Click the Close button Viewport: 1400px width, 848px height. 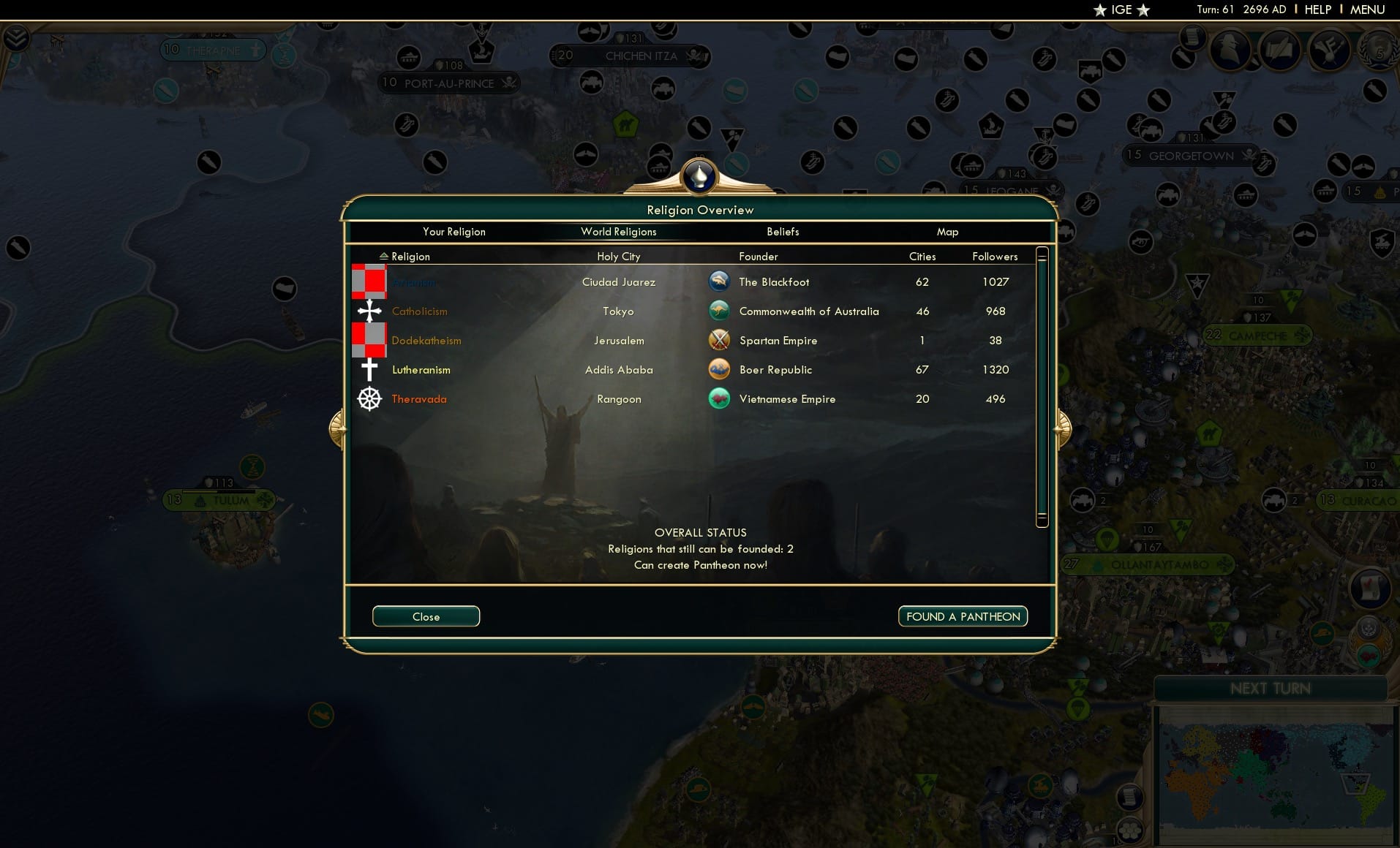coord(426,616)
